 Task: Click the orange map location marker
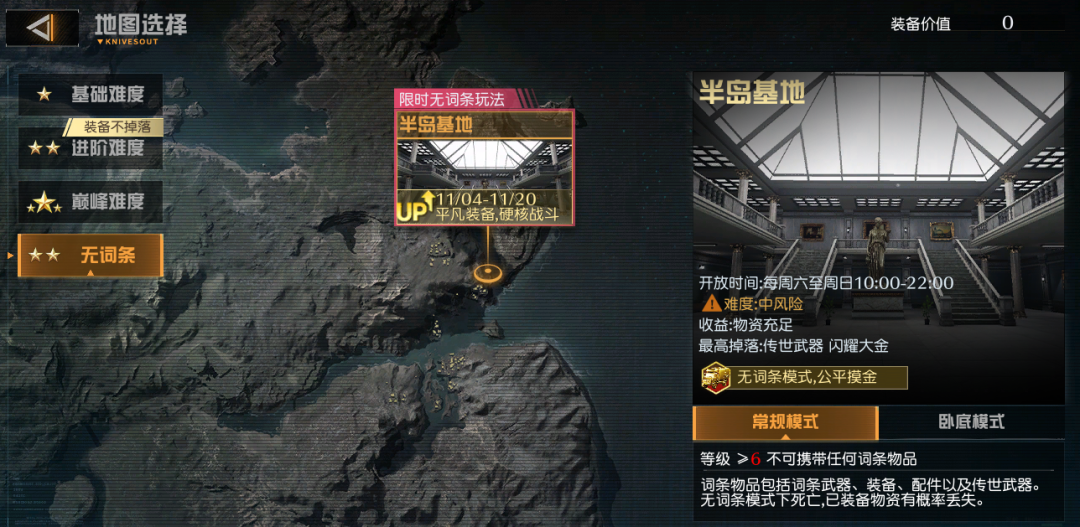click(x=488, y=271)
